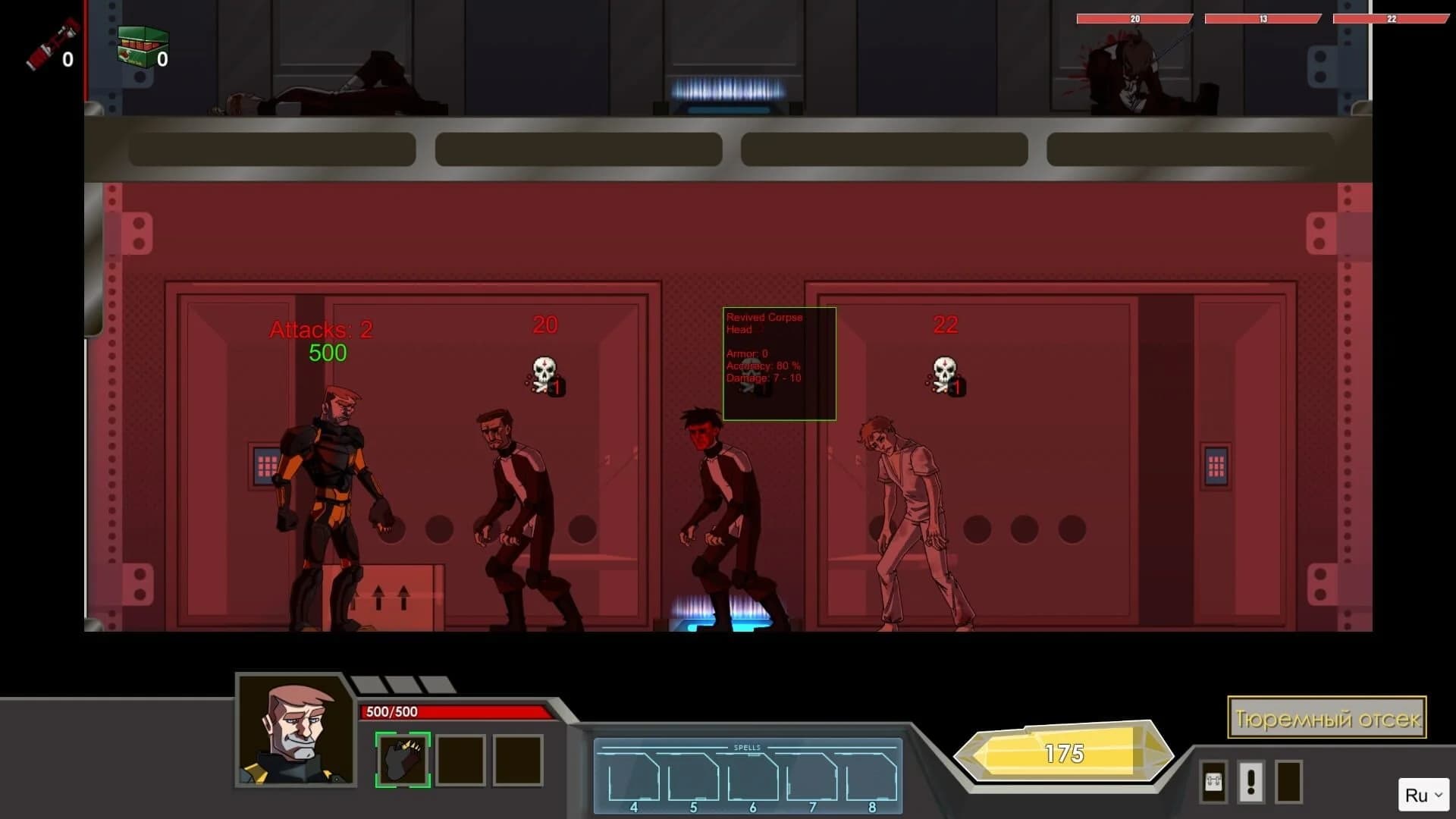Screen dimensions: 1456x819
Task: Click the 500/500 health bar
Action: pyautogui.click(x=455, y=712)
